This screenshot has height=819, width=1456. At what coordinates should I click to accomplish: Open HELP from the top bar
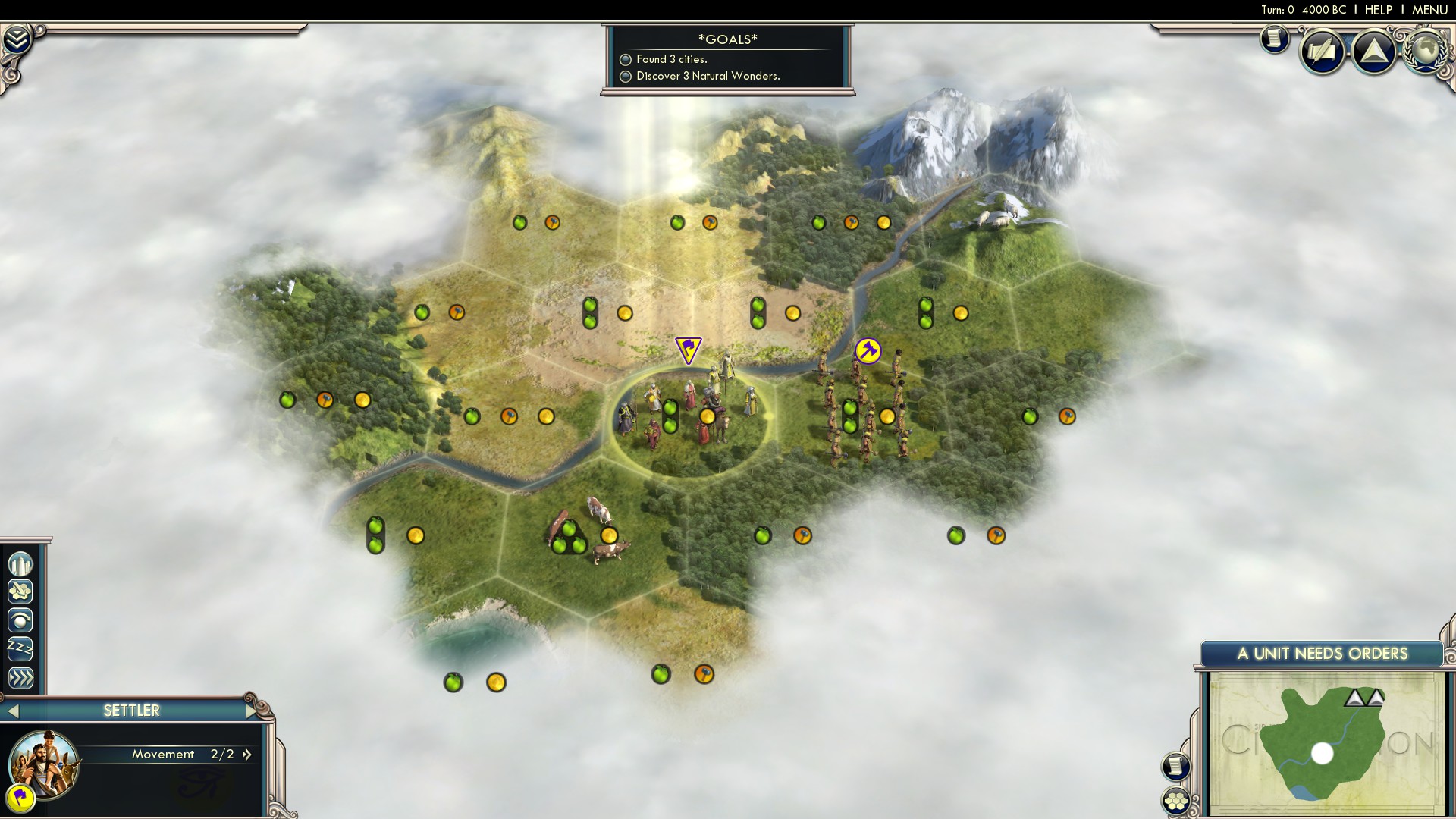coord(1378,10)
